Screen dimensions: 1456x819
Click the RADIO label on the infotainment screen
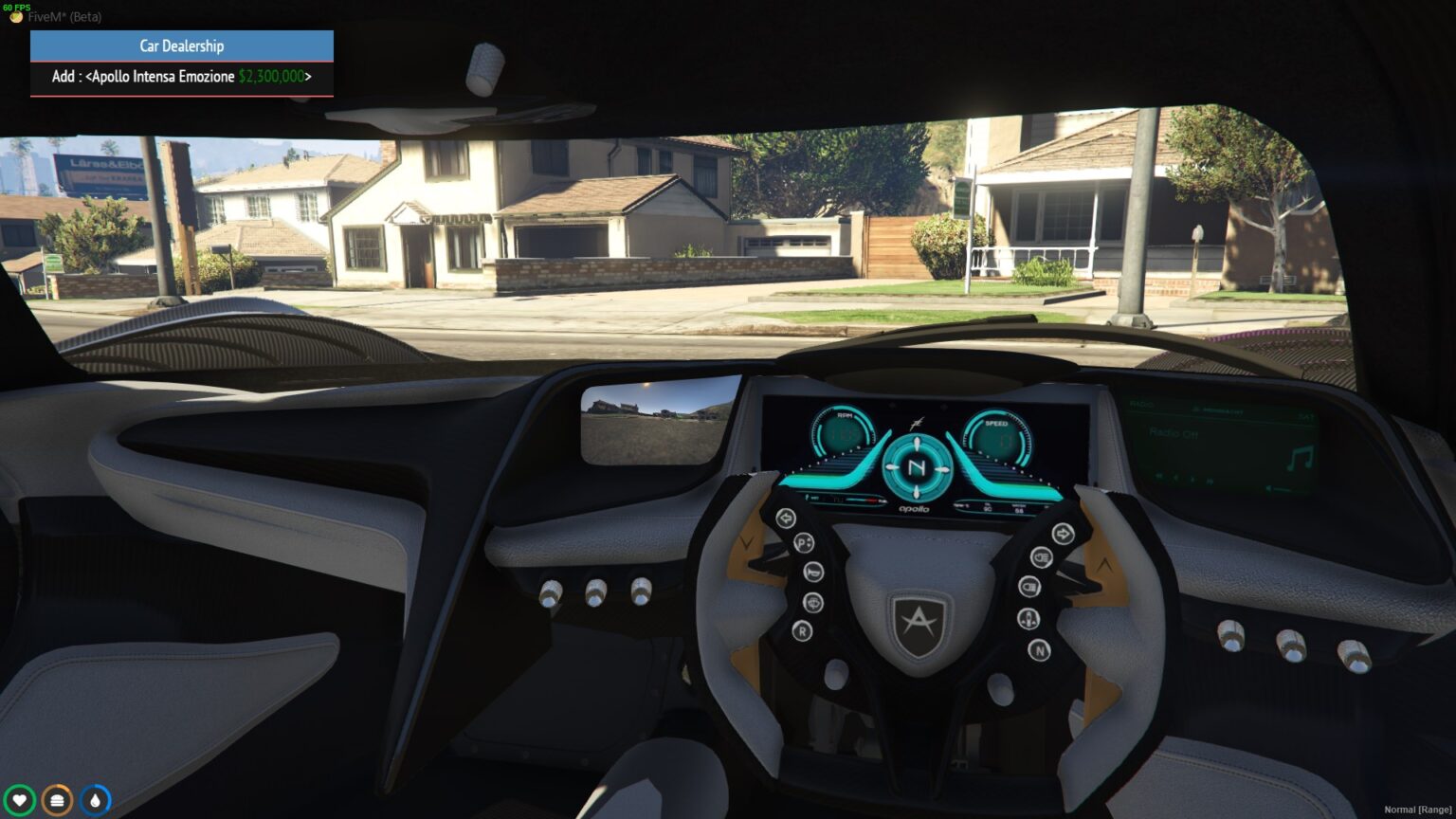pyautogui.click(x=1141, y=405)
